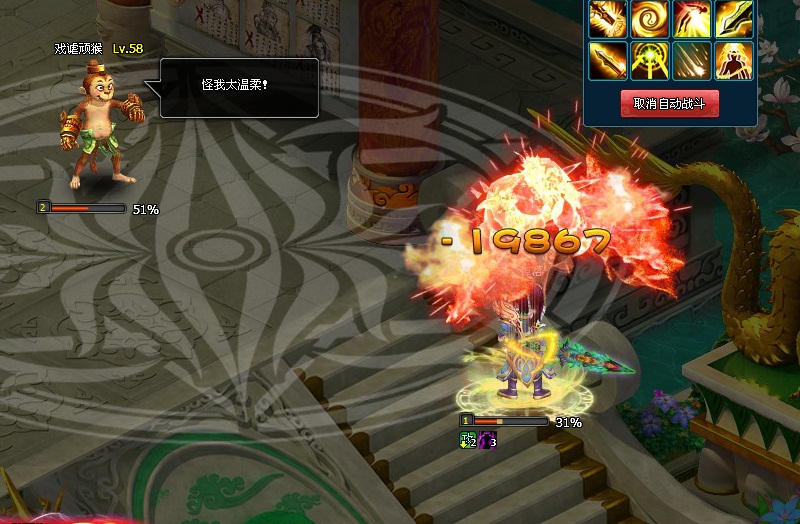Use the leaping figure strike skill
Viewport: 800px width, 524px height.
pos(692,19)
